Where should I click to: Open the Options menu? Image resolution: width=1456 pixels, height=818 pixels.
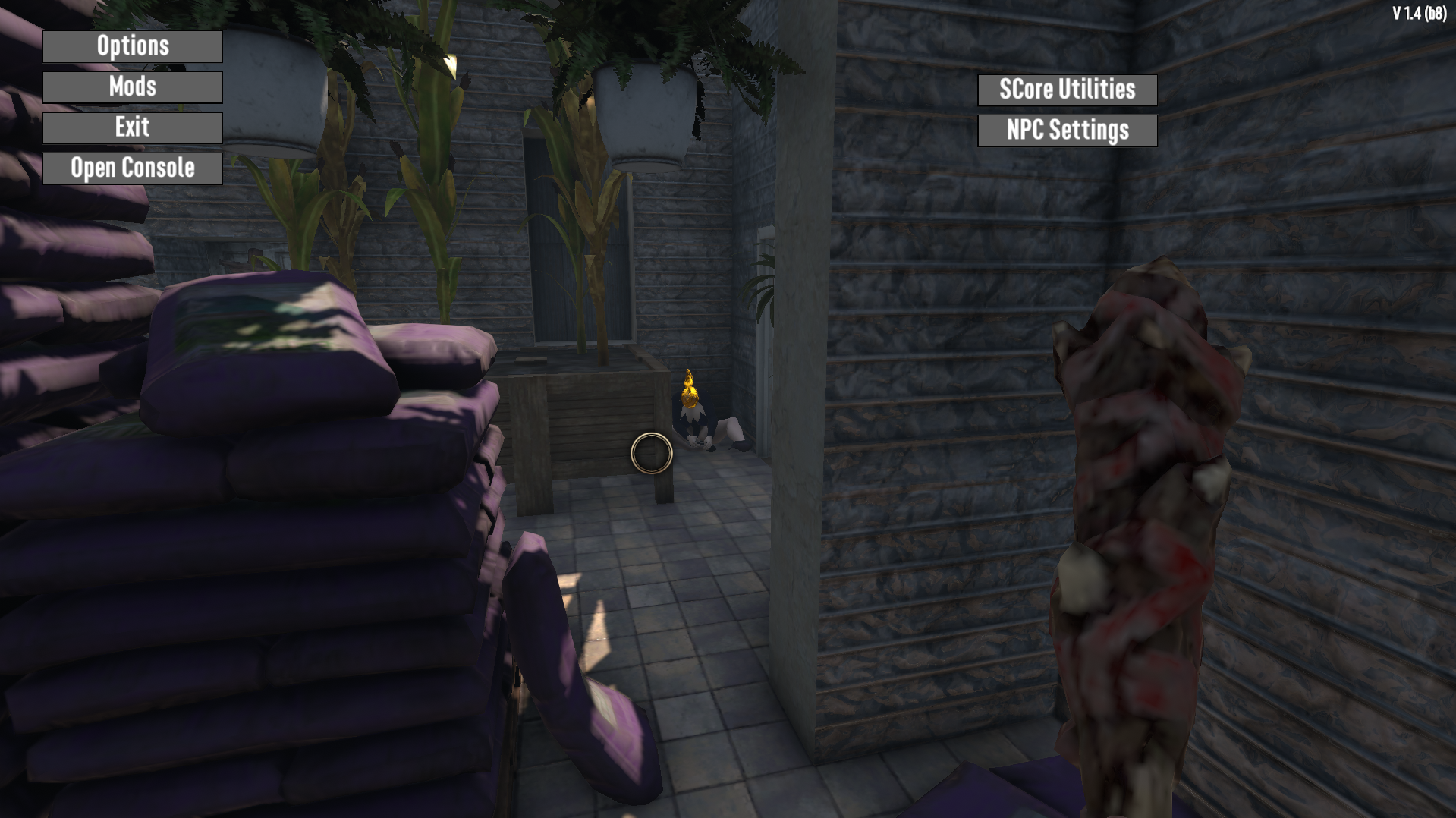pyautogui.click(x=133, y=46)
